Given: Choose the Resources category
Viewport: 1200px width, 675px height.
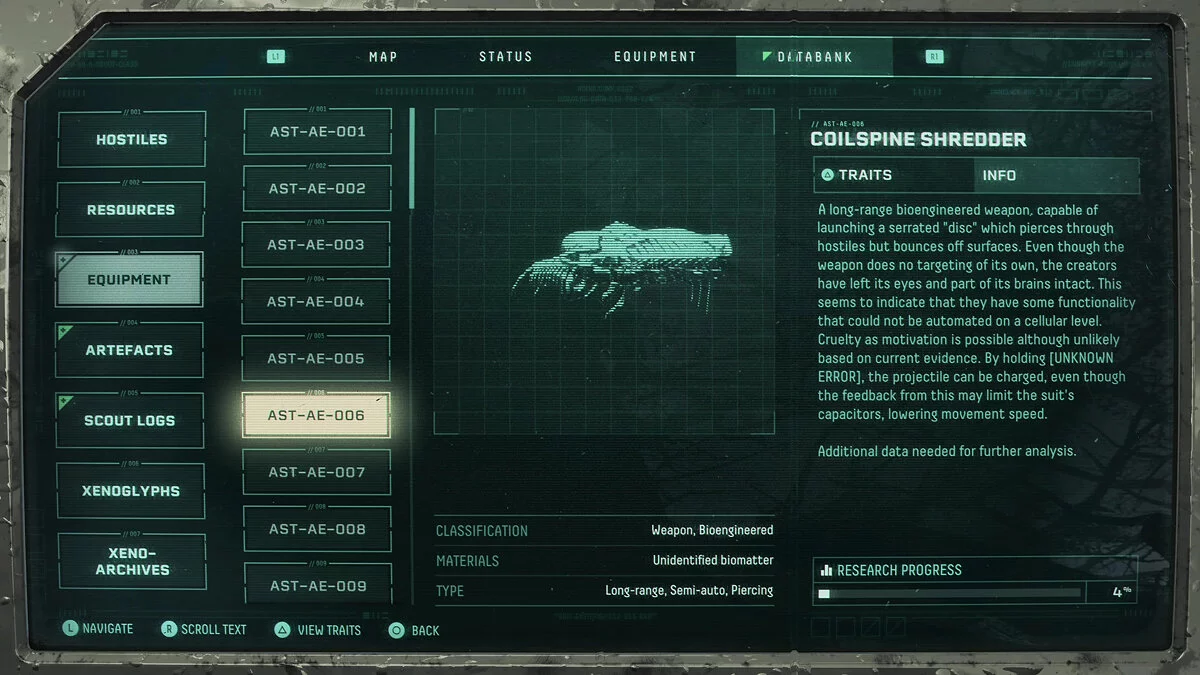Looking at the screenshot, I should [131, 210].
